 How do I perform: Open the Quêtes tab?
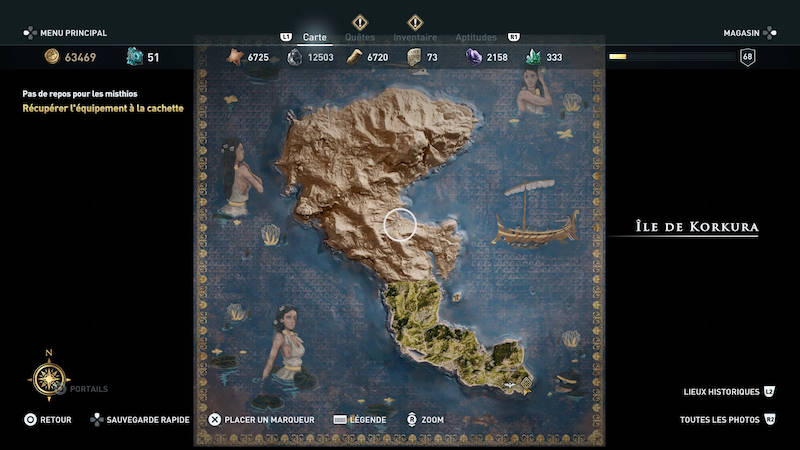[360, 37]
